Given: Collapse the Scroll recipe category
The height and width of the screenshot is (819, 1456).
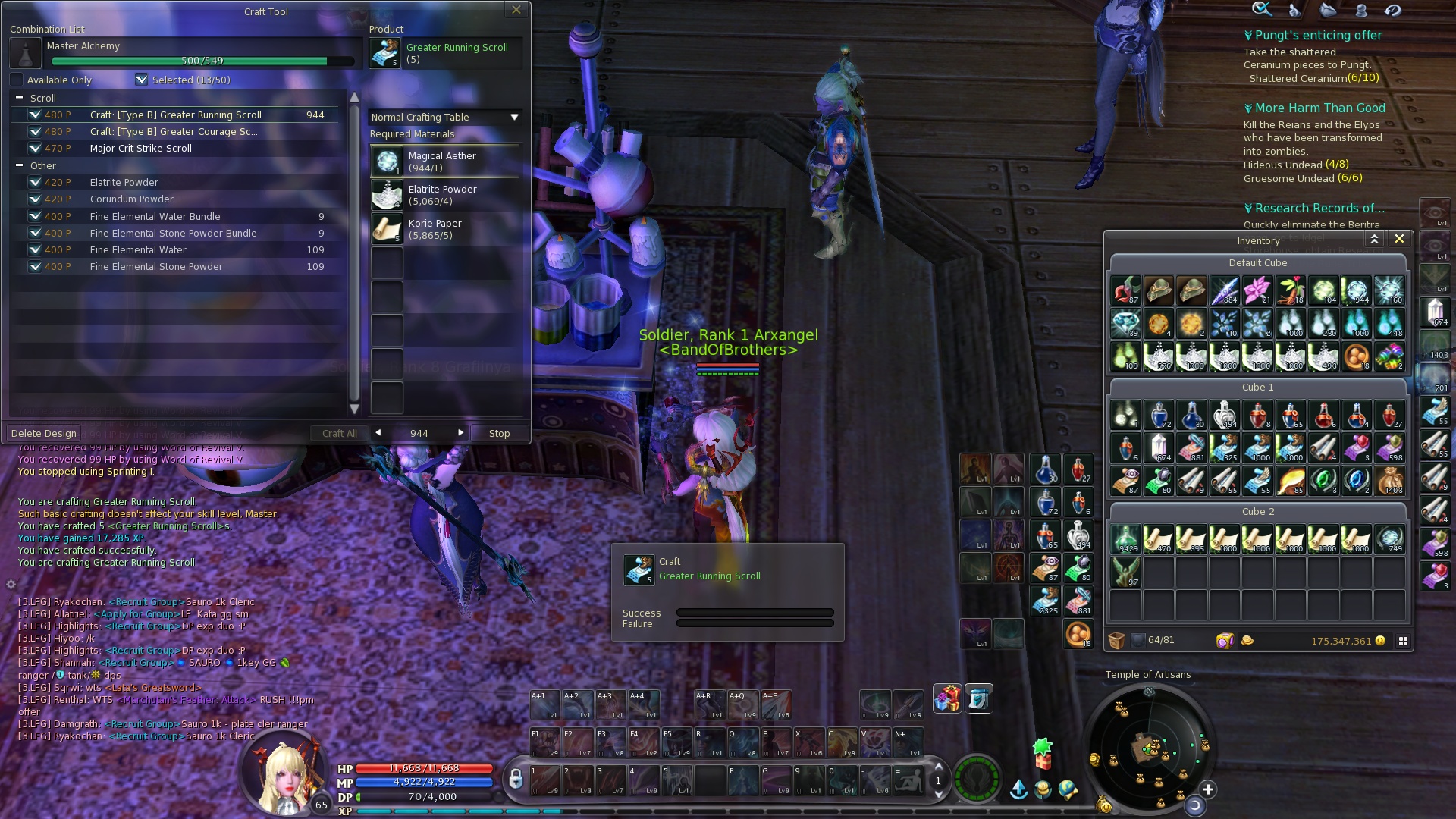Looking at the screenshot, I should 19,99.
